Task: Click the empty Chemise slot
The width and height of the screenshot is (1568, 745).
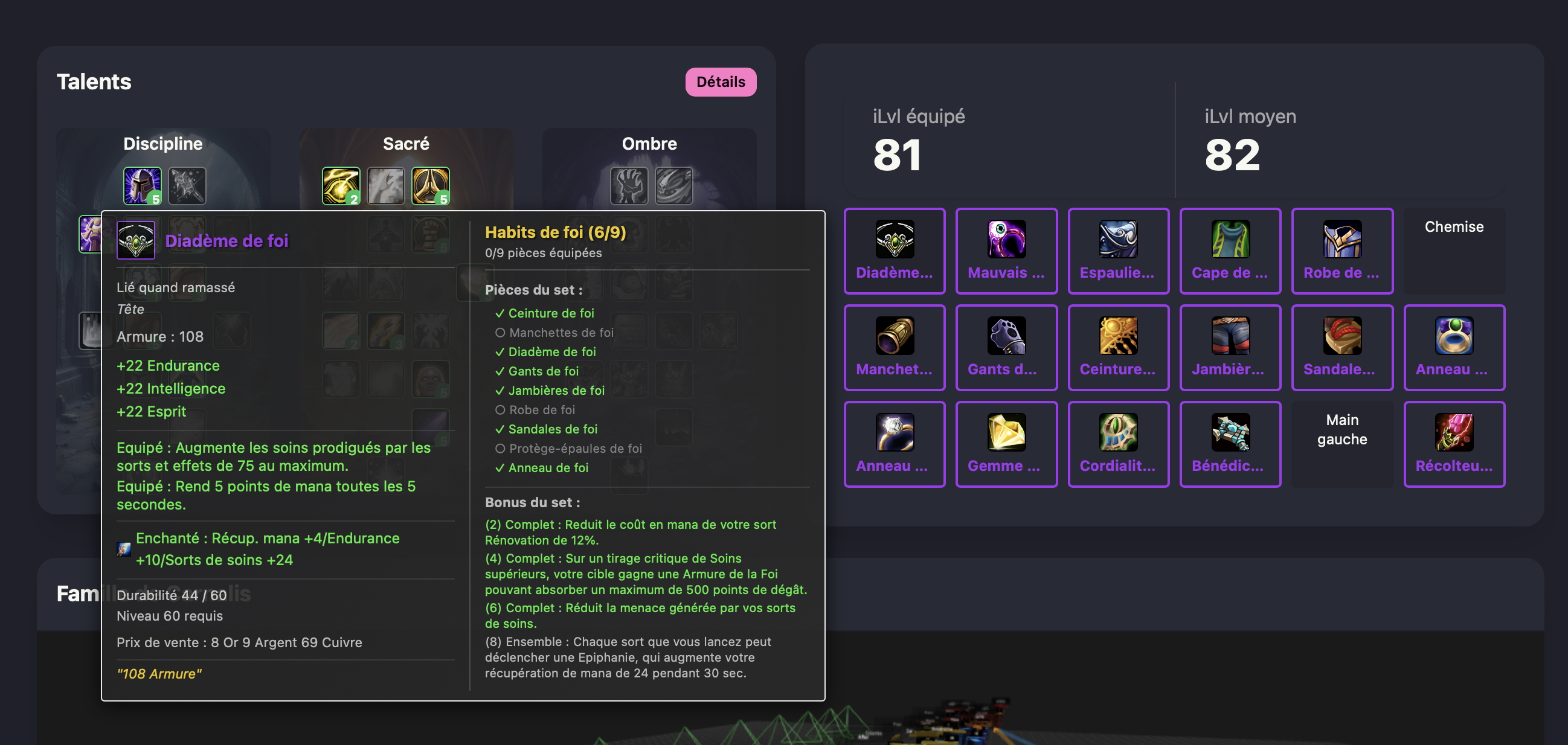Action: tap(1454, 251)
